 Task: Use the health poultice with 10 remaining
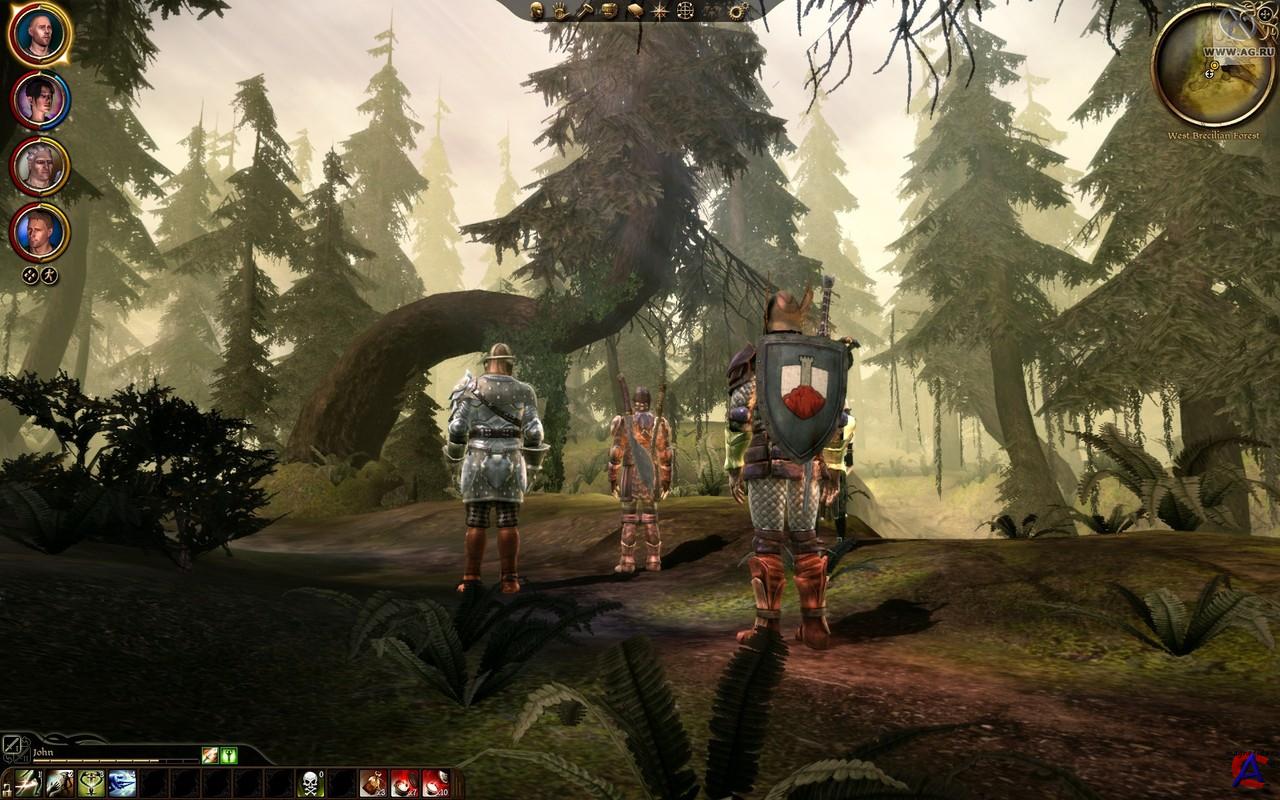pos(435,782)
